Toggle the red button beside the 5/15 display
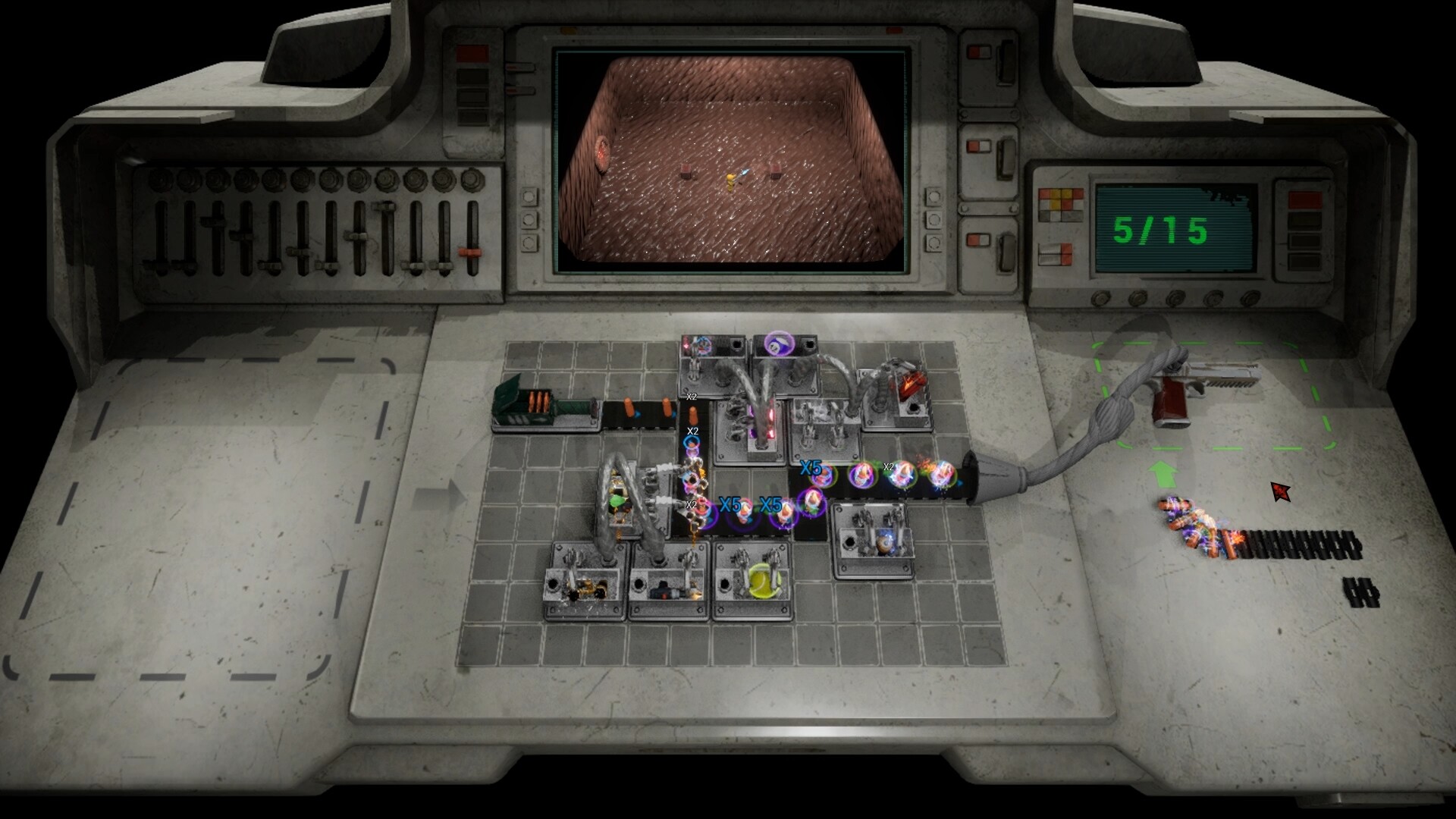Viewport: 1456px width, 819px height. click(x=1304, y=199)
